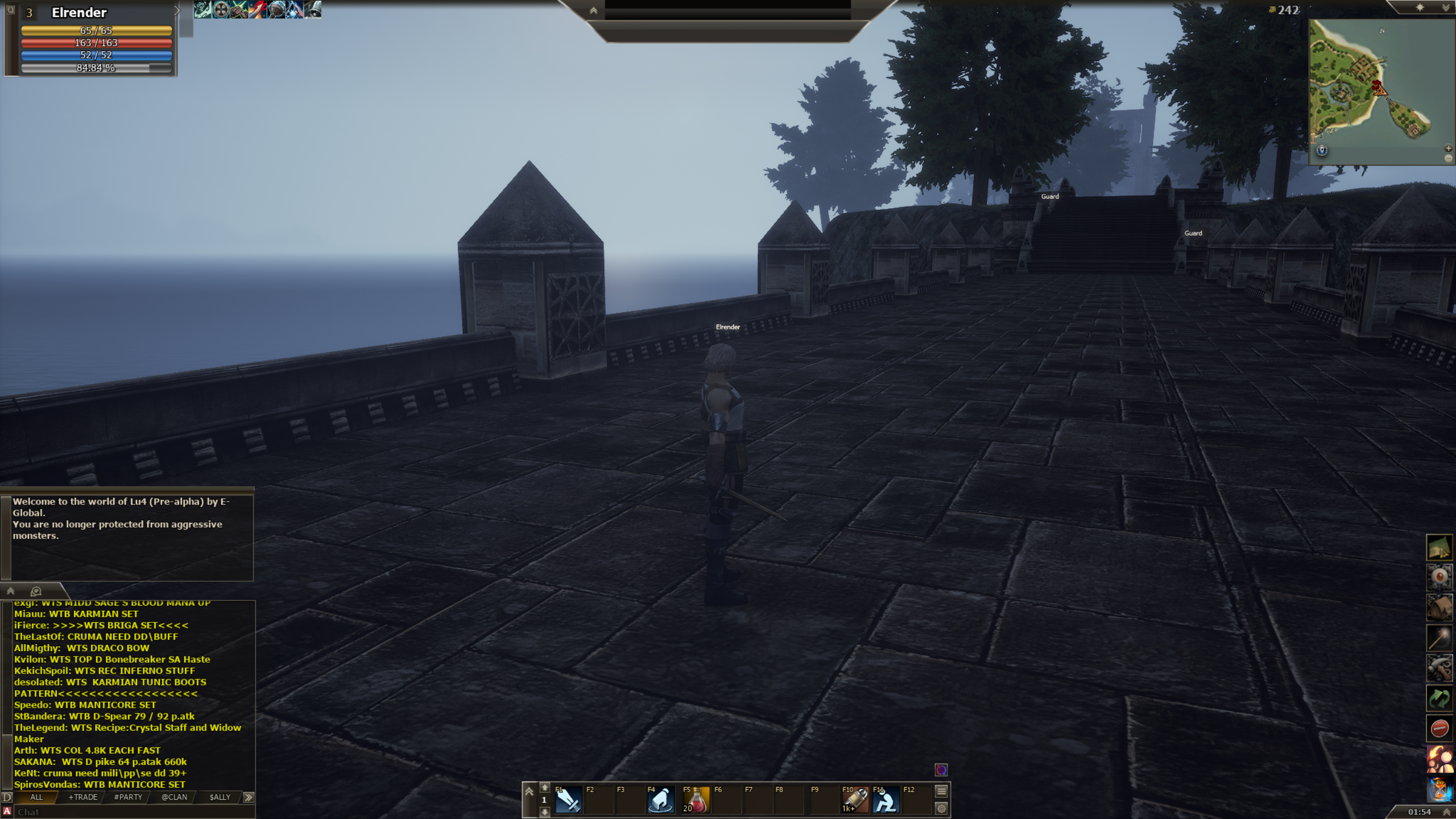Viewport: 1456px width, 819px height.
Task: Zoom in the minimap with the plus button
Action: pos(1448,148)
